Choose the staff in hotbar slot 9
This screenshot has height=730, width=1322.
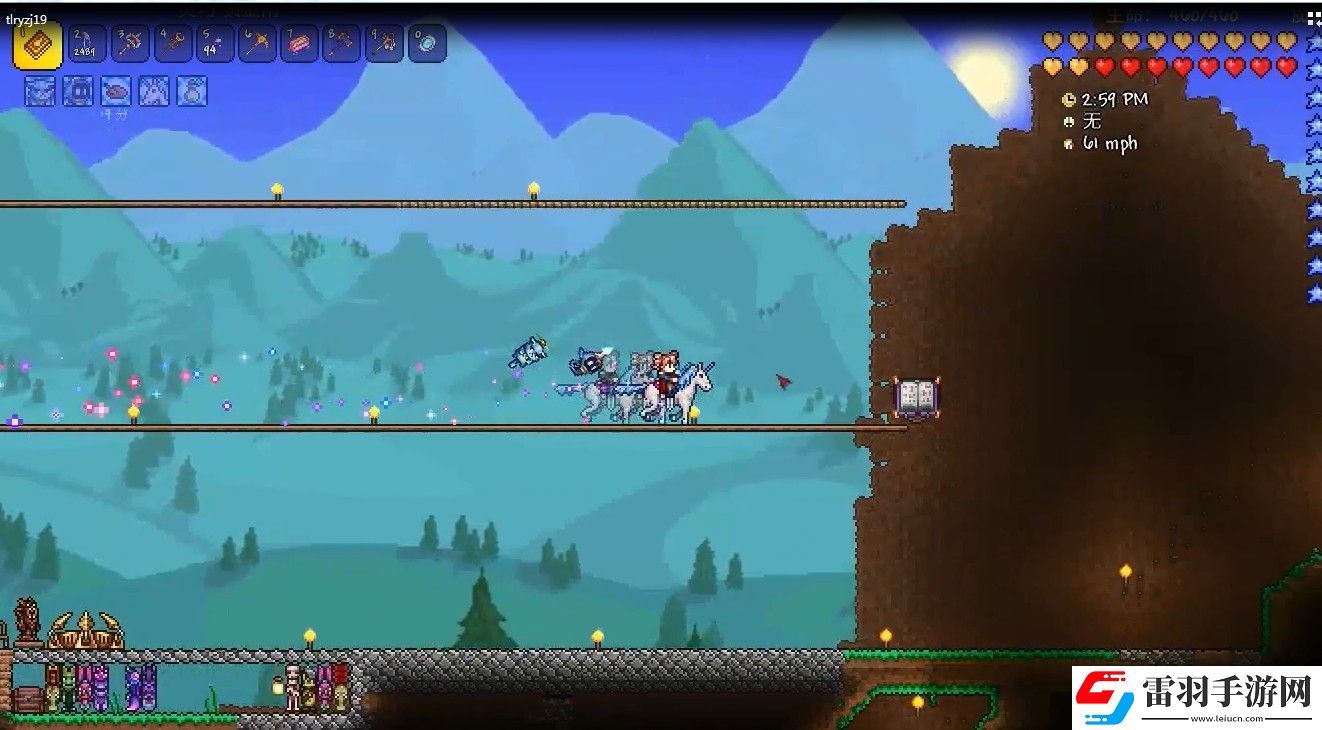384,44
